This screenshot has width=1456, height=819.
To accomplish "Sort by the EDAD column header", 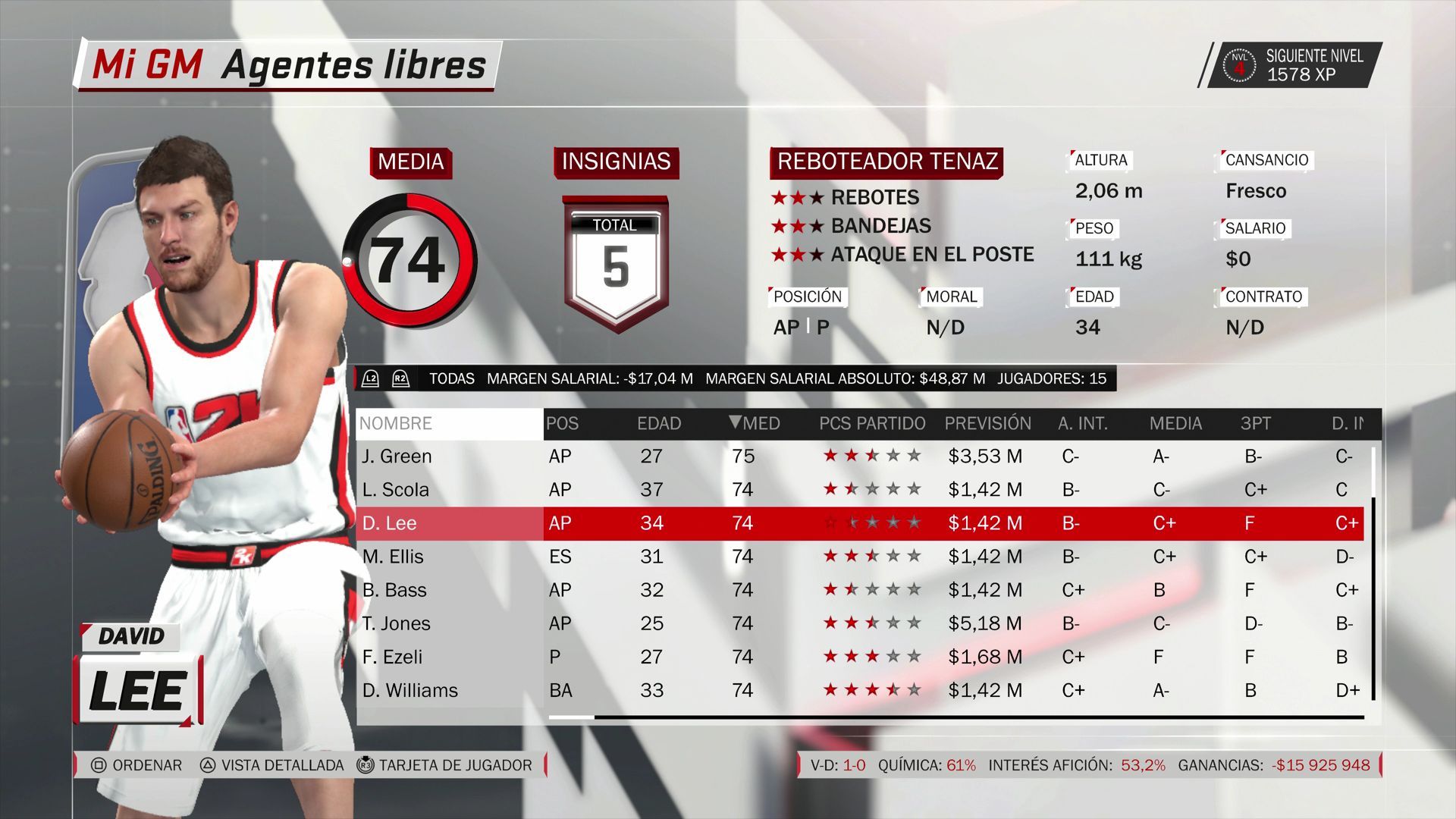I will point(659,423).
